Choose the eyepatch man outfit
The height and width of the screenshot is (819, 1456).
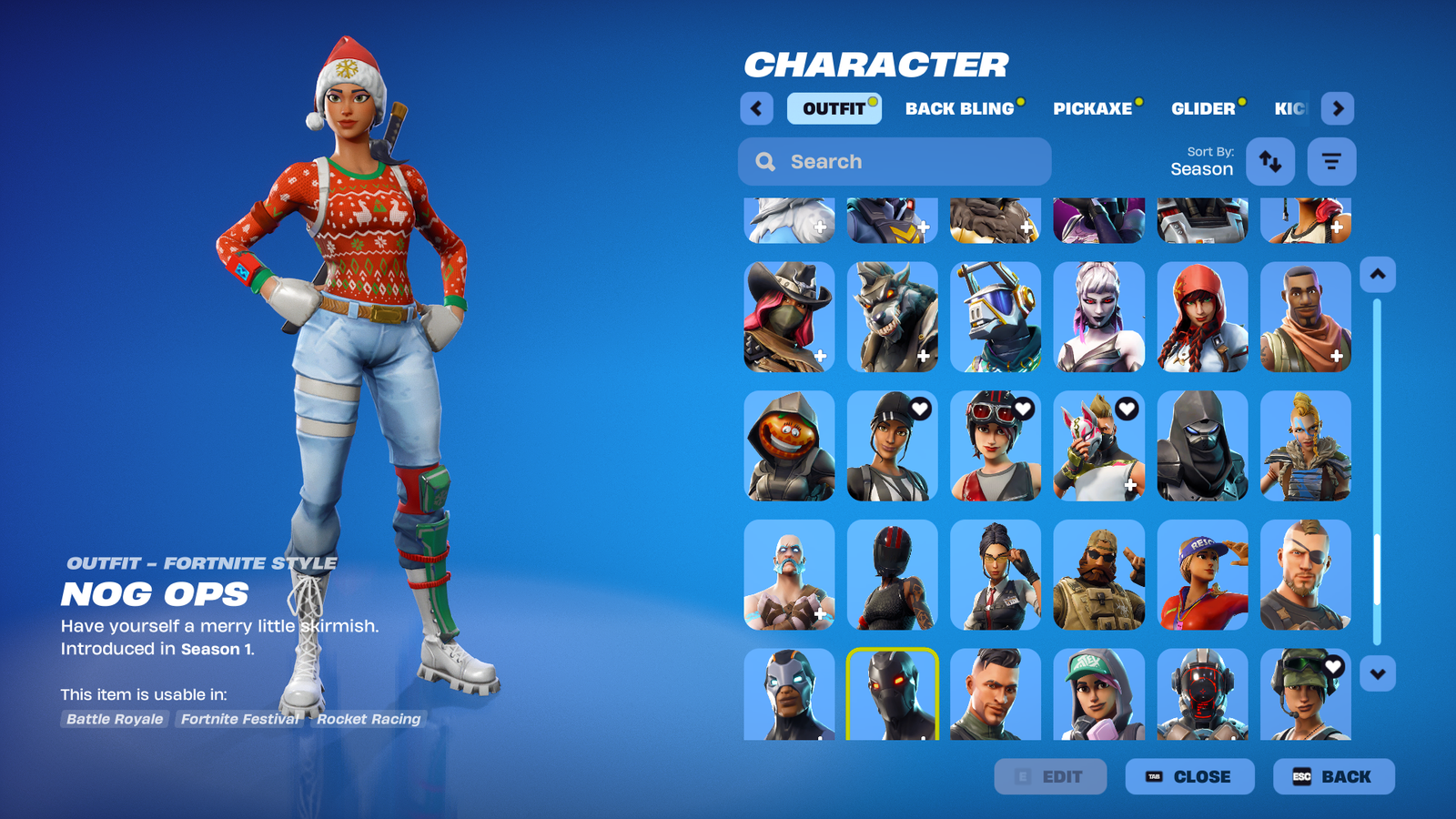point(1305,575)
